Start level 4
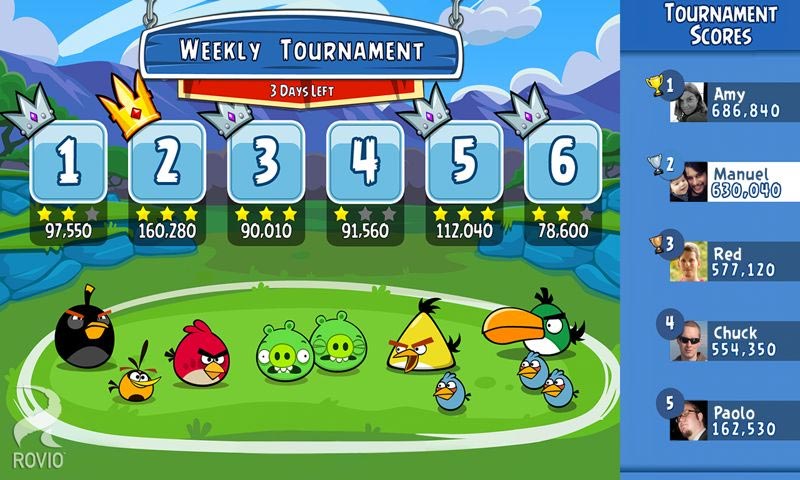Image resolution: width=800 pixels, height=480 pixels. pos(364,163)
